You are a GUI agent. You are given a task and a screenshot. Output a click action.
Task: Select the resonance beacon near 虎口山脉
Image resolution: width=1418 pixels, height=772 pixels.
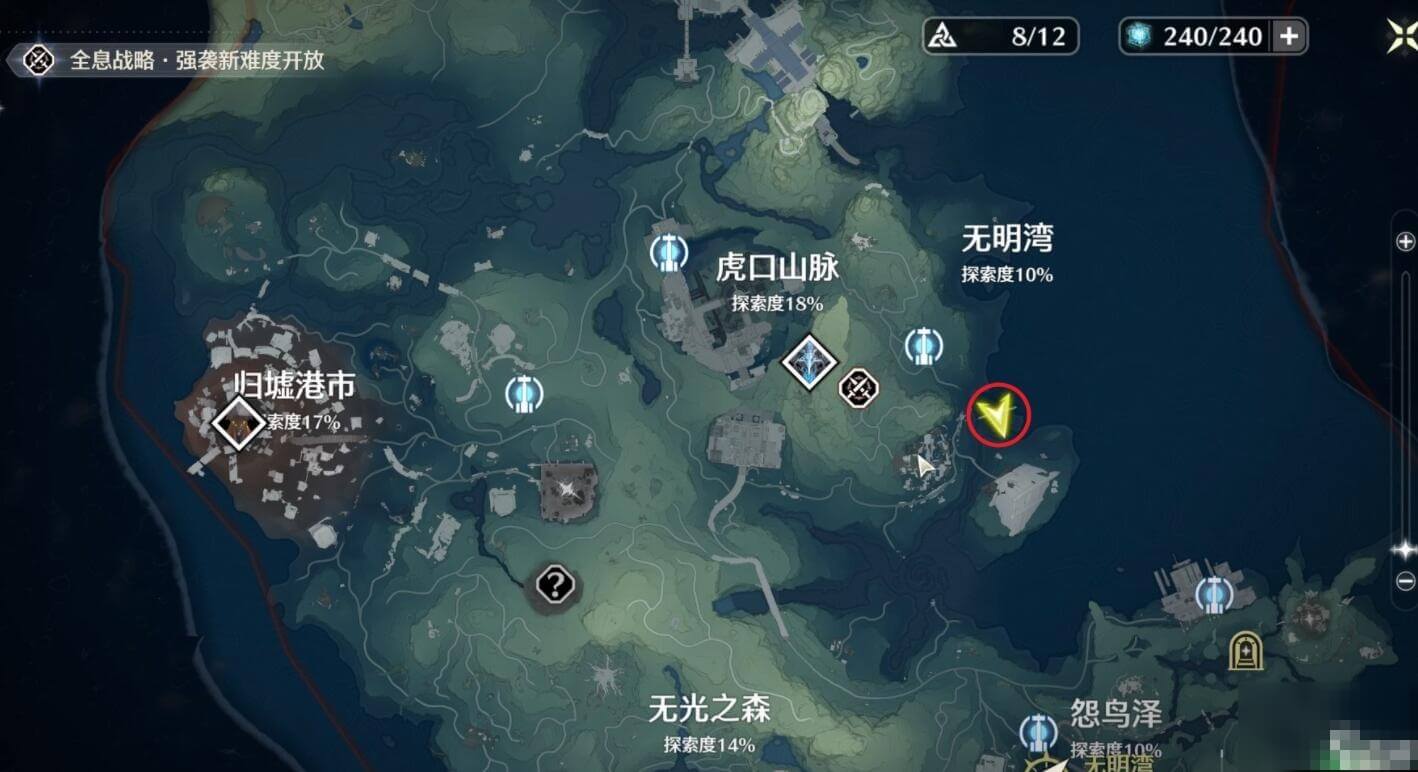pos(668,255)
